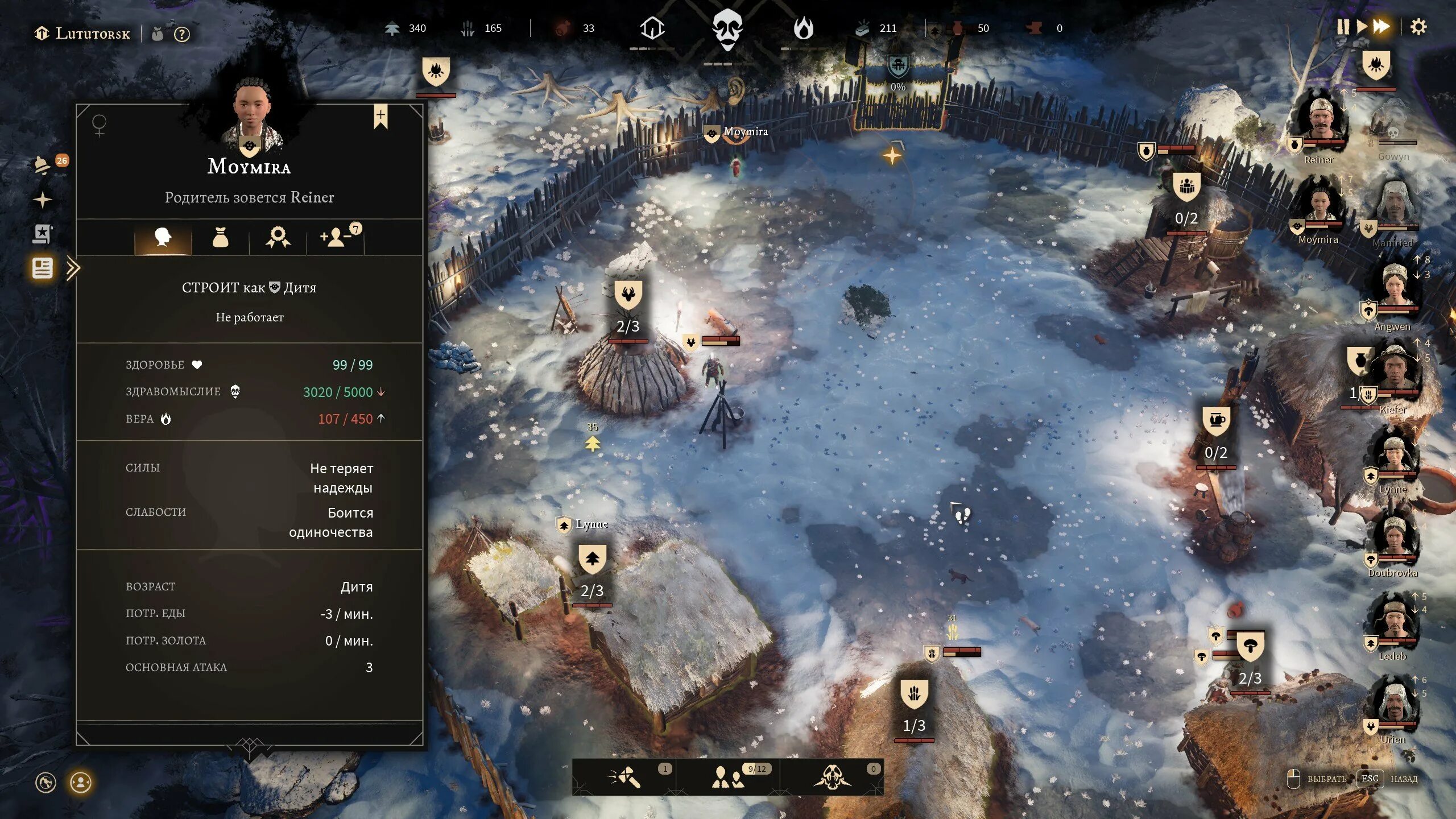This screenshot has height=819, width=1456.
Task: Collapse the side panel with double chevron
Action: point(73,268)
